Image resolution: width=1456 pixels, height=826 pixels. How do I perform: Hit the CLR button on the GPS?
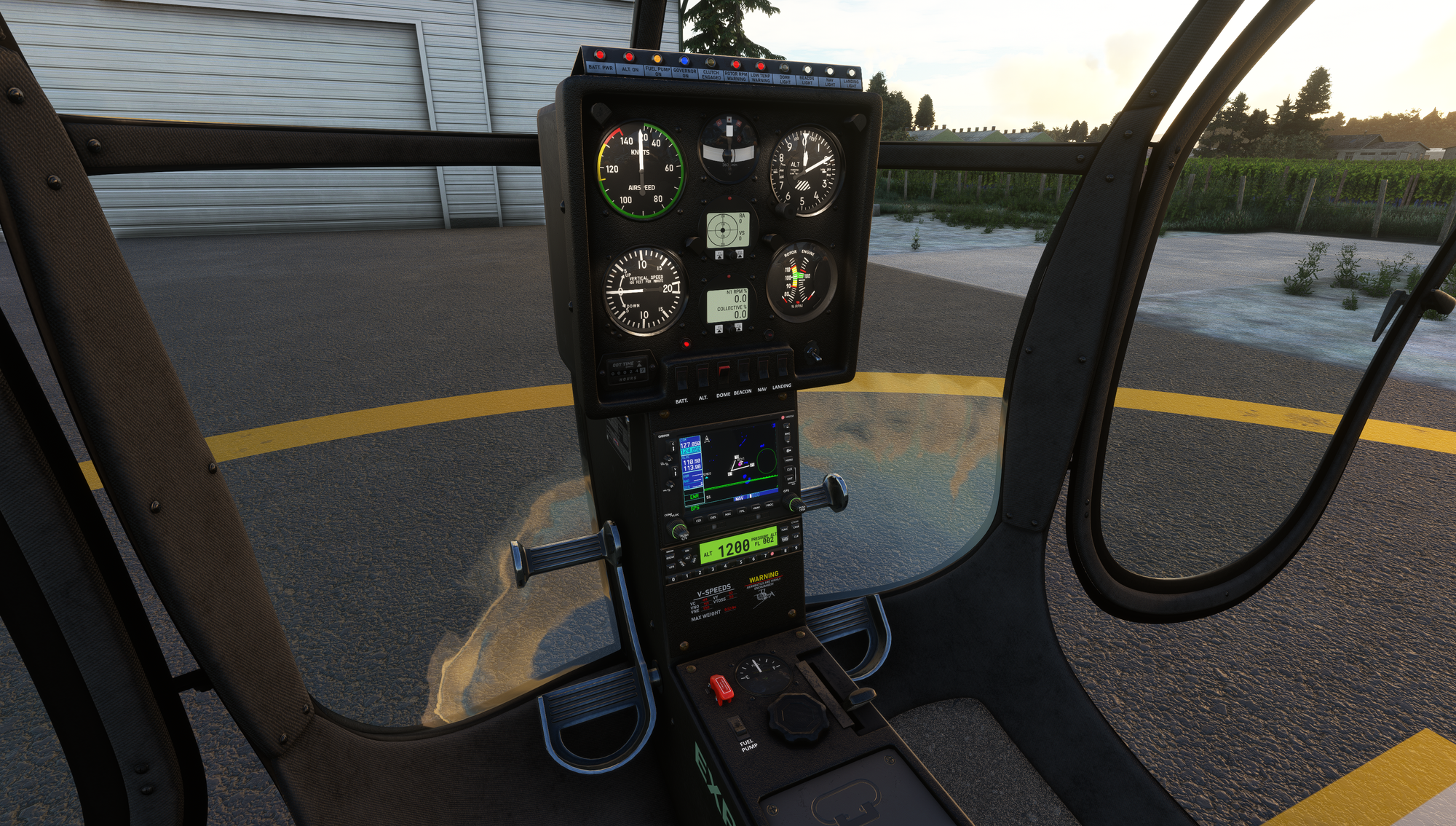790,469
